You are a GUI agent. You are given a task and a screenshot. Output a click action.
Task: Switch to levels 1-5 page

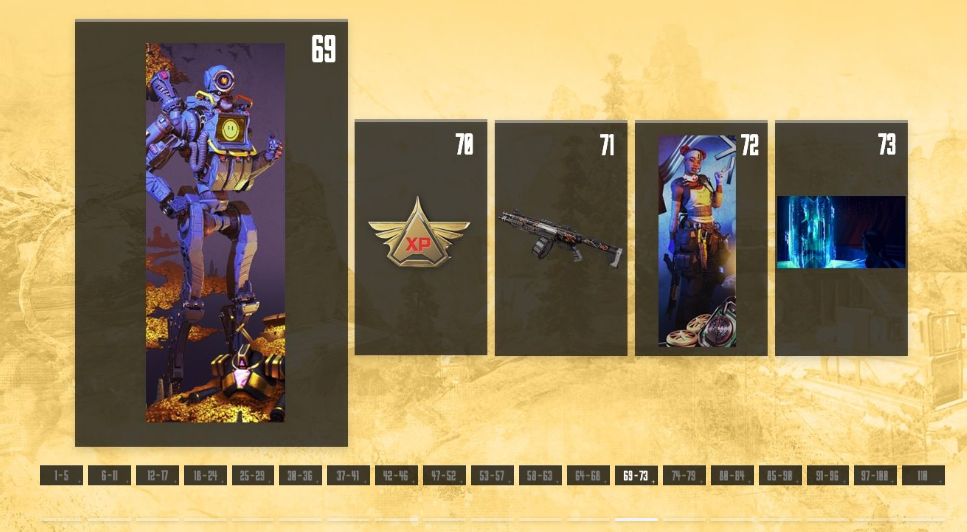[61, 476]
